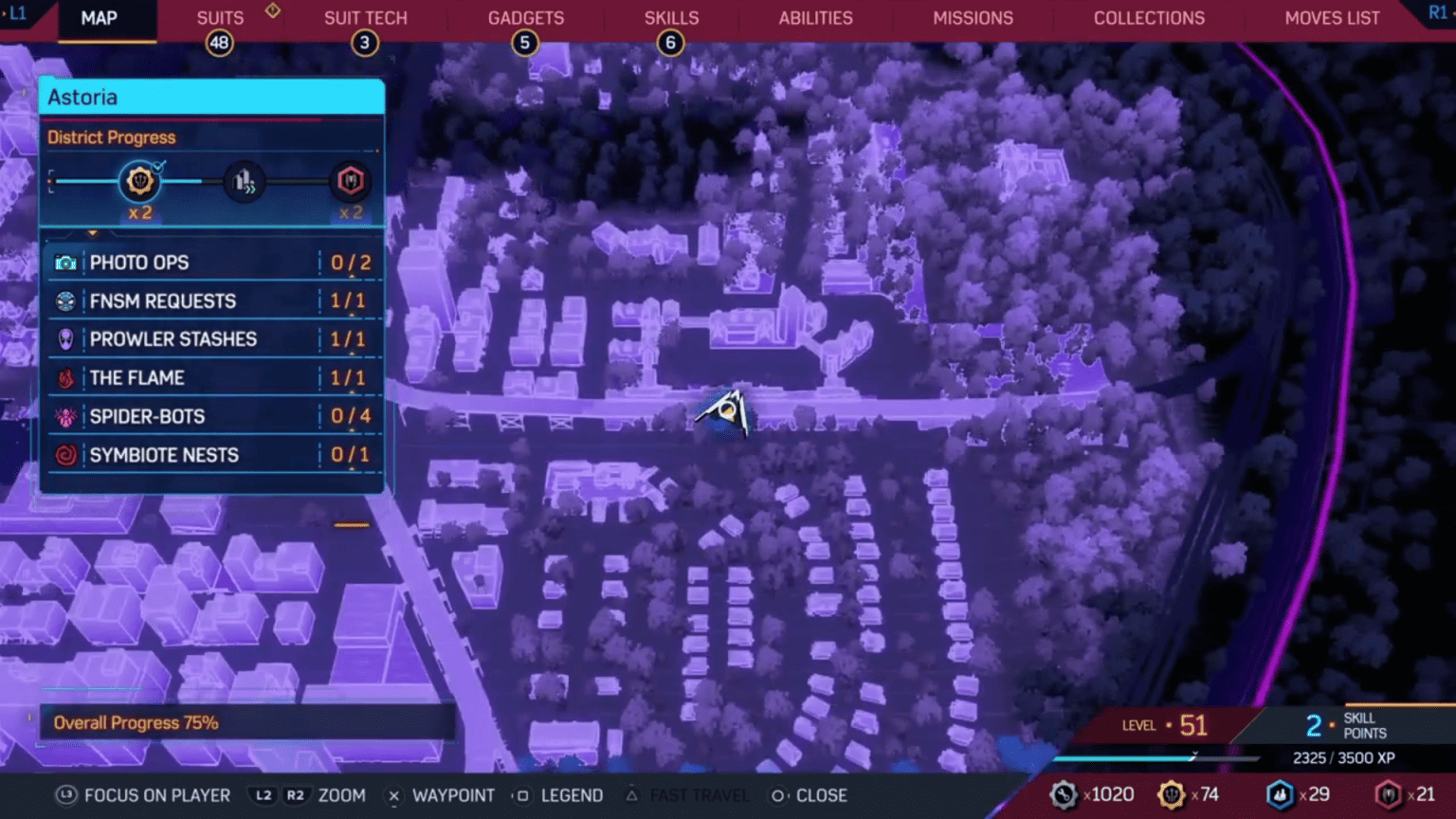Go to the Skills tab
Screen dimensions: 1456x819
pyautogui.click(x=671, y=18)
